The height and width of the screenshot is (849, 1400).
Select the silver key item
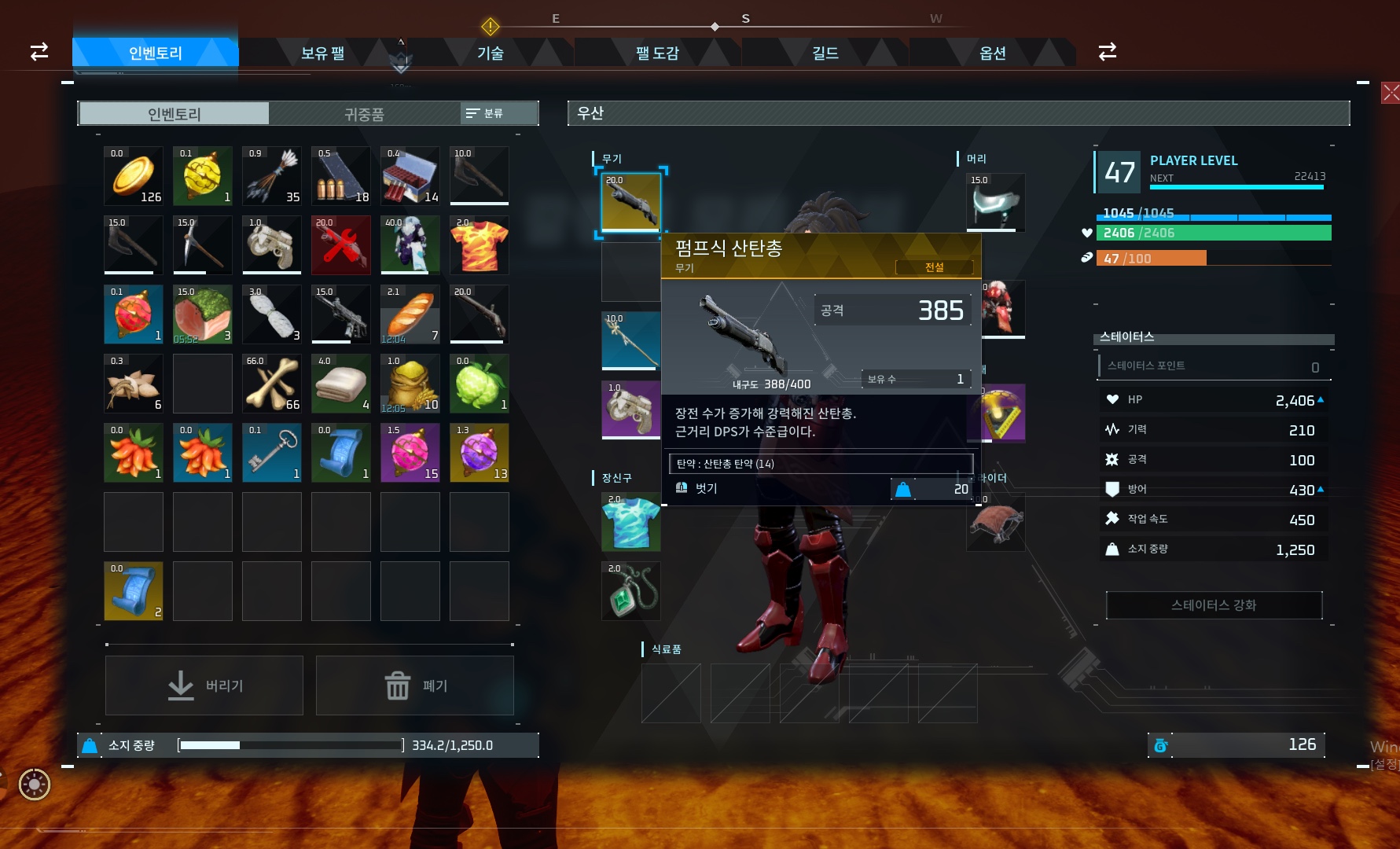pyautogui.click(x=272, y=453)
